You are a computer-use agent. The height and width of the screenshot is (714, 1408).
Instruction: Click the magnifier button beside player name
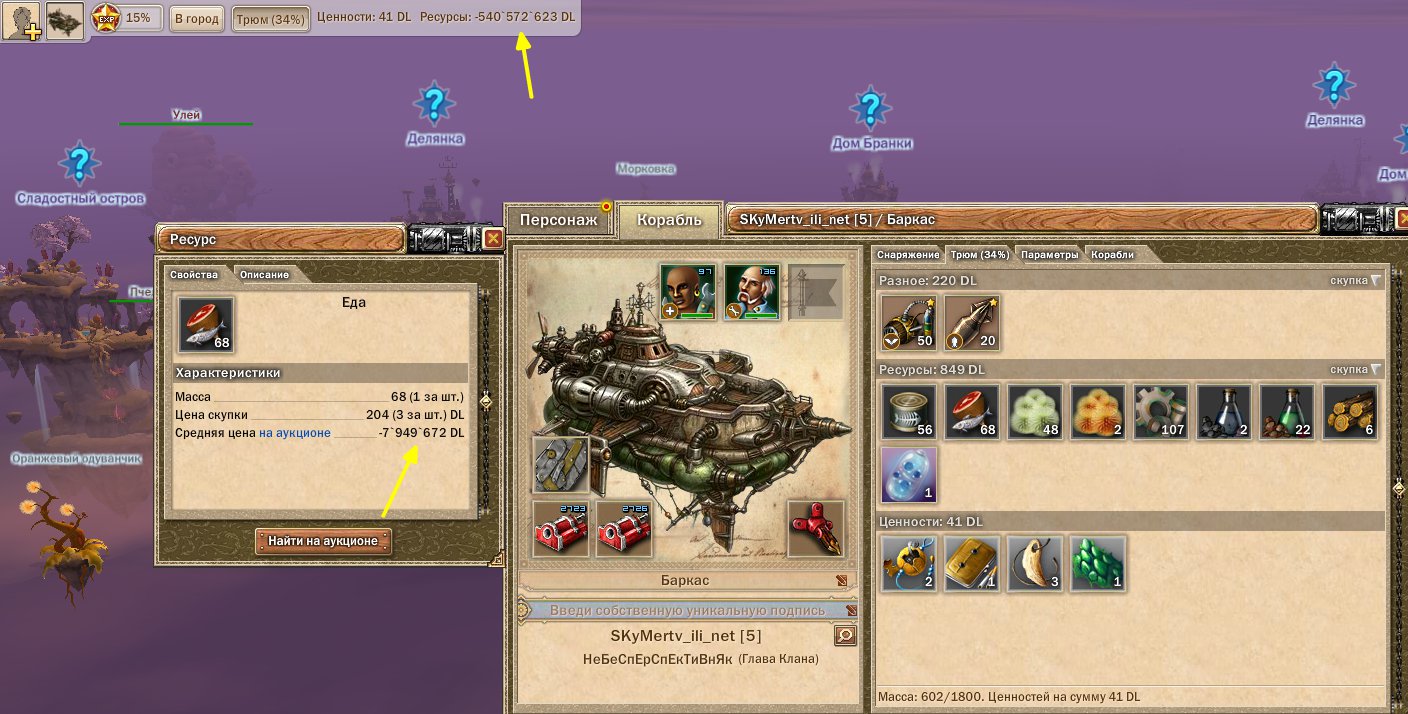pyautogui.click(x=845, y=635)
